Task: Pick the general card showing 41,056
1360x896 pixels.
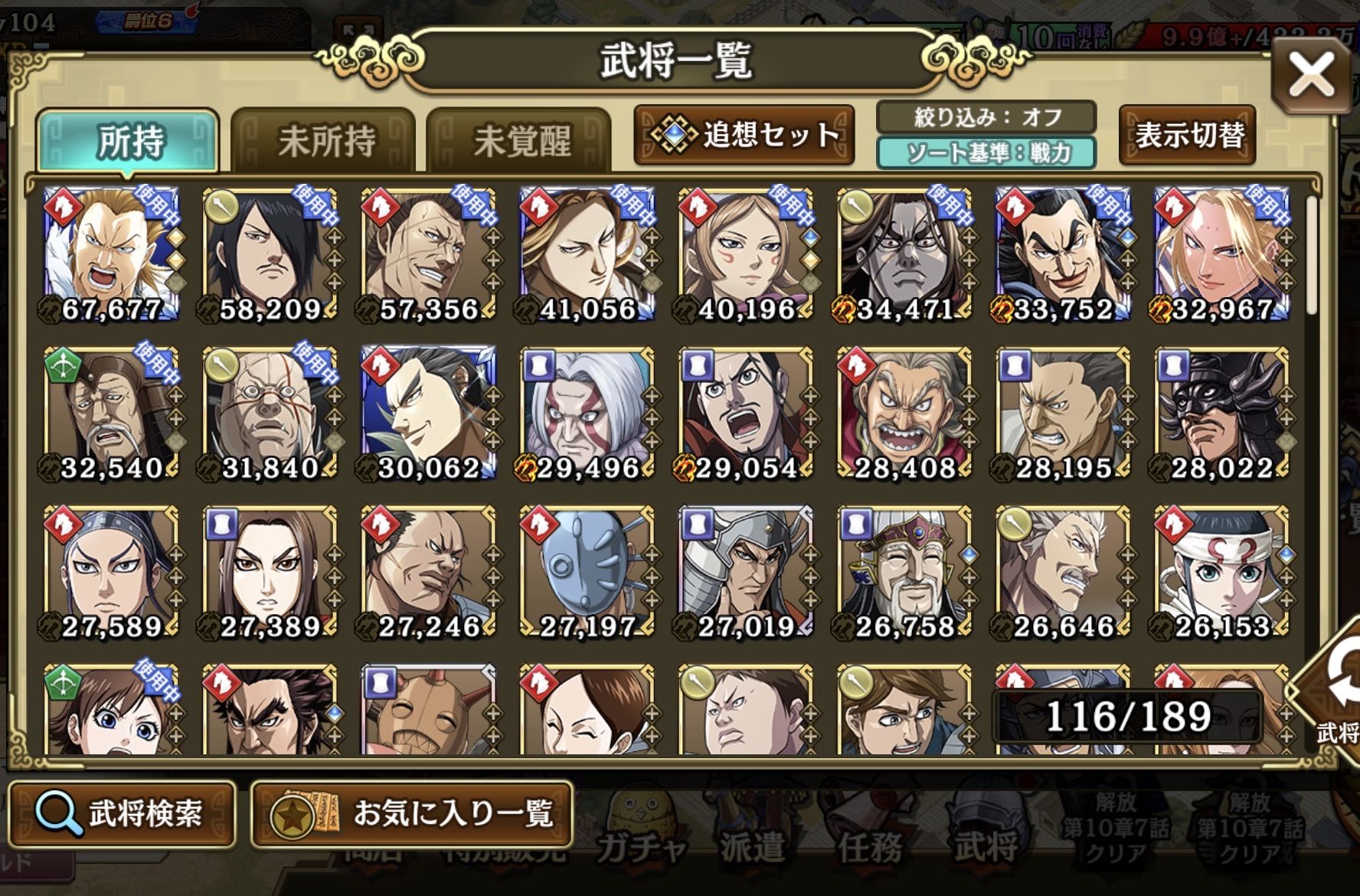Action: click(x=587, y=254)
